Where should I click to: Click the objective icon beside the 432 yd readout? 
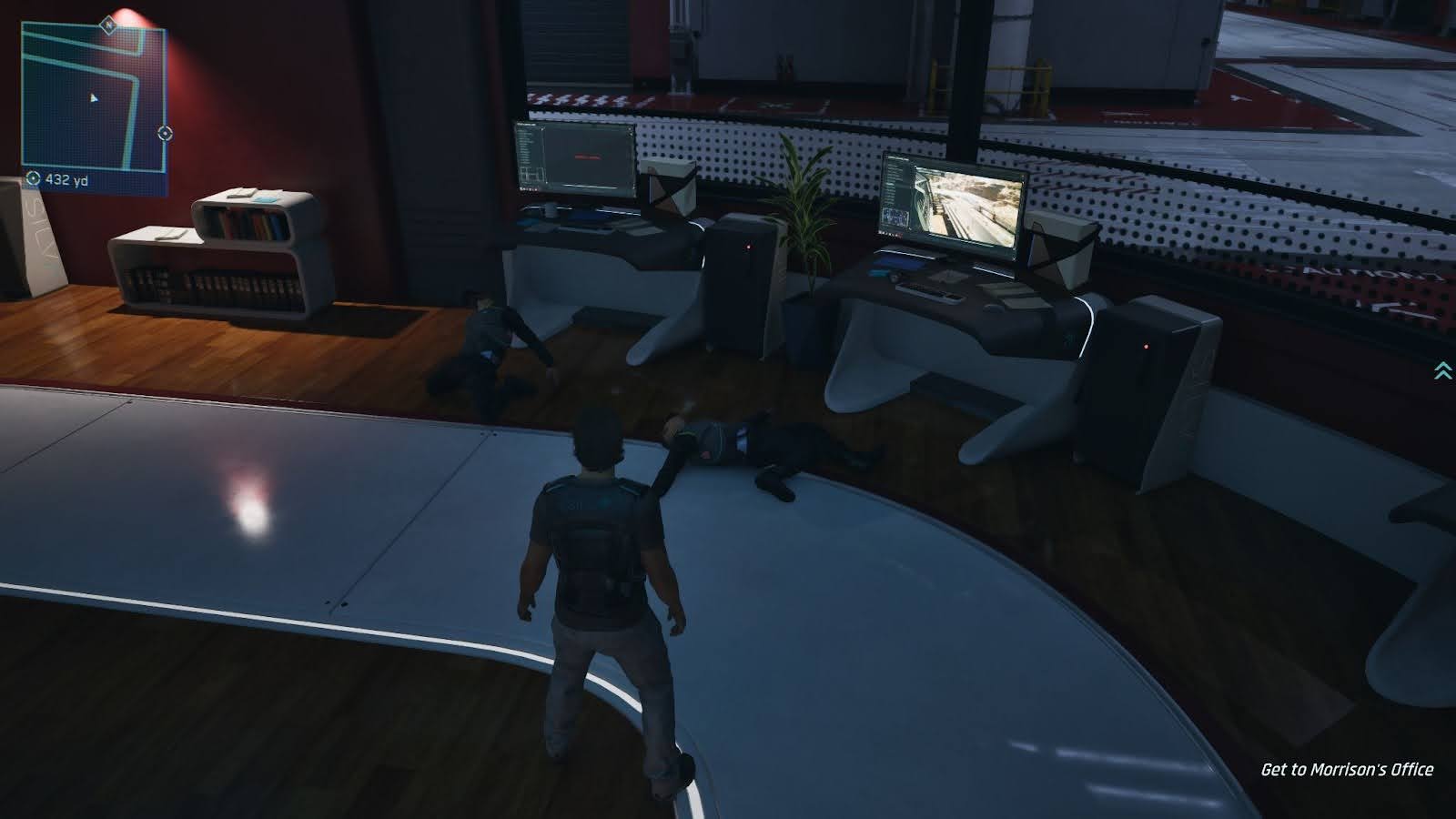pyautogui.click(x=33, y=178)
